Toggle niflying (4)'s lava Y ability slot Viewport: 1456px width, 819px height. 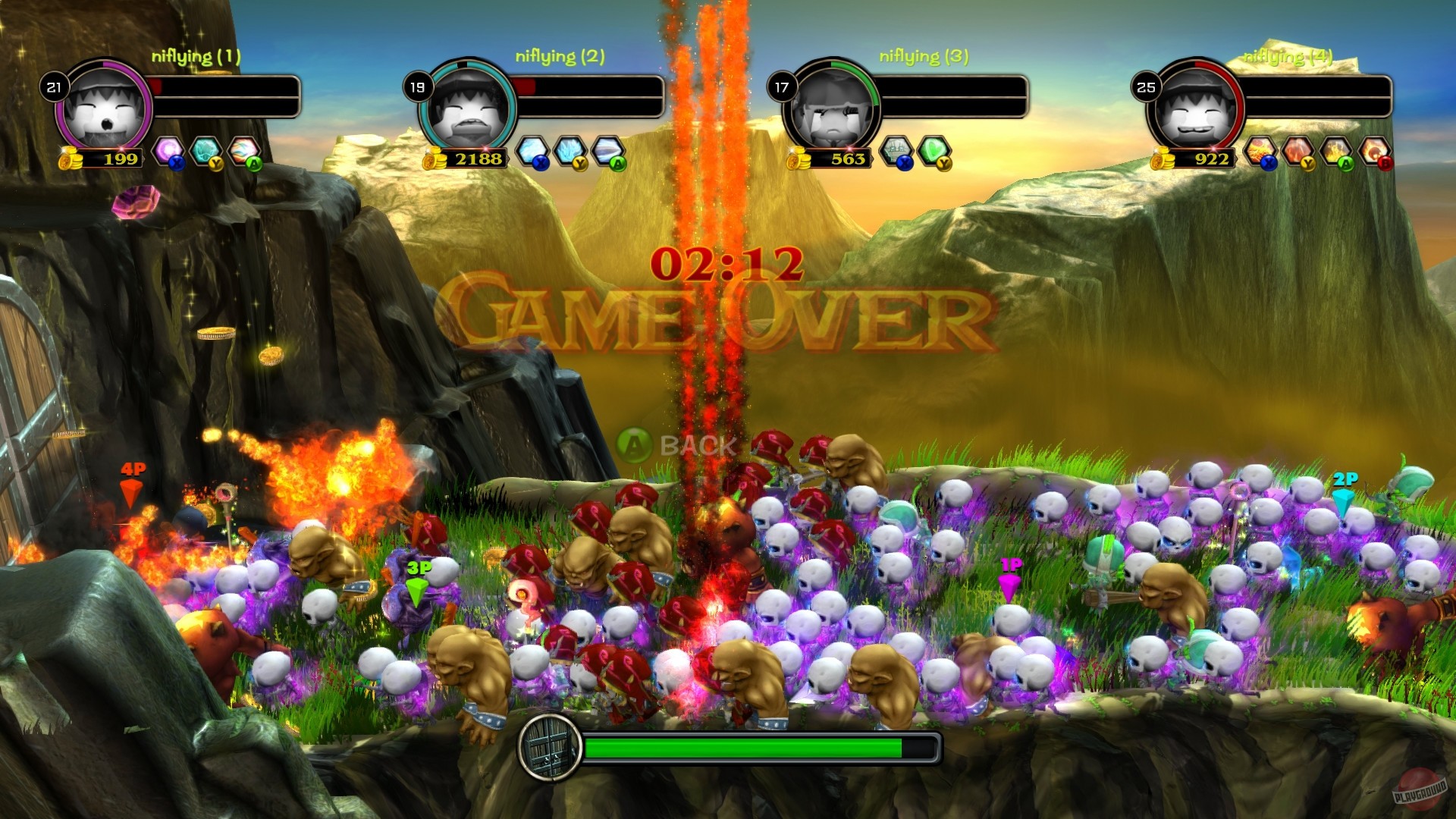coord(1298,151)
